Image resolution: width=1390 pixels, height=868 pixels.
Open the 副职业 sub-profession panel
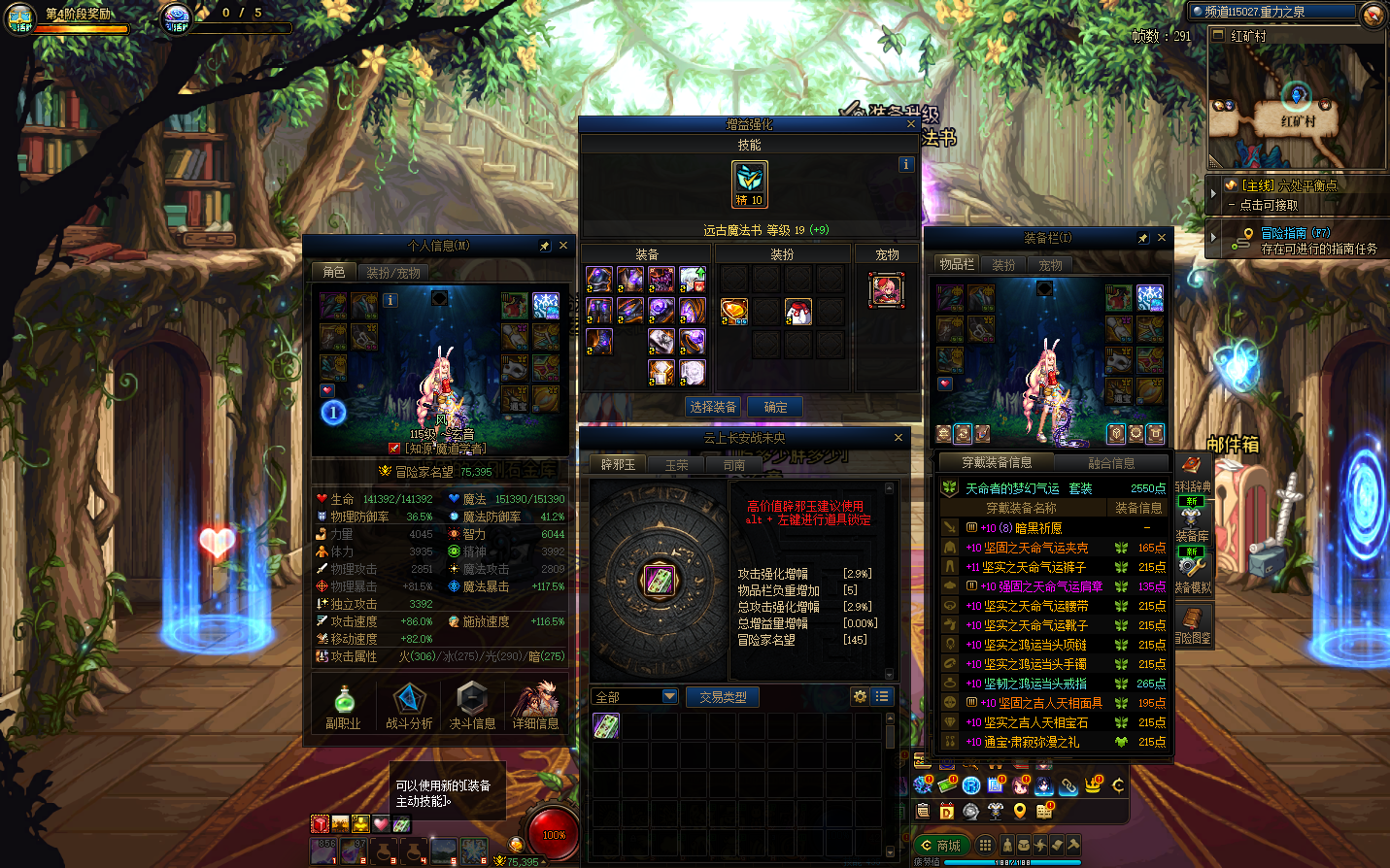[343, 706]
